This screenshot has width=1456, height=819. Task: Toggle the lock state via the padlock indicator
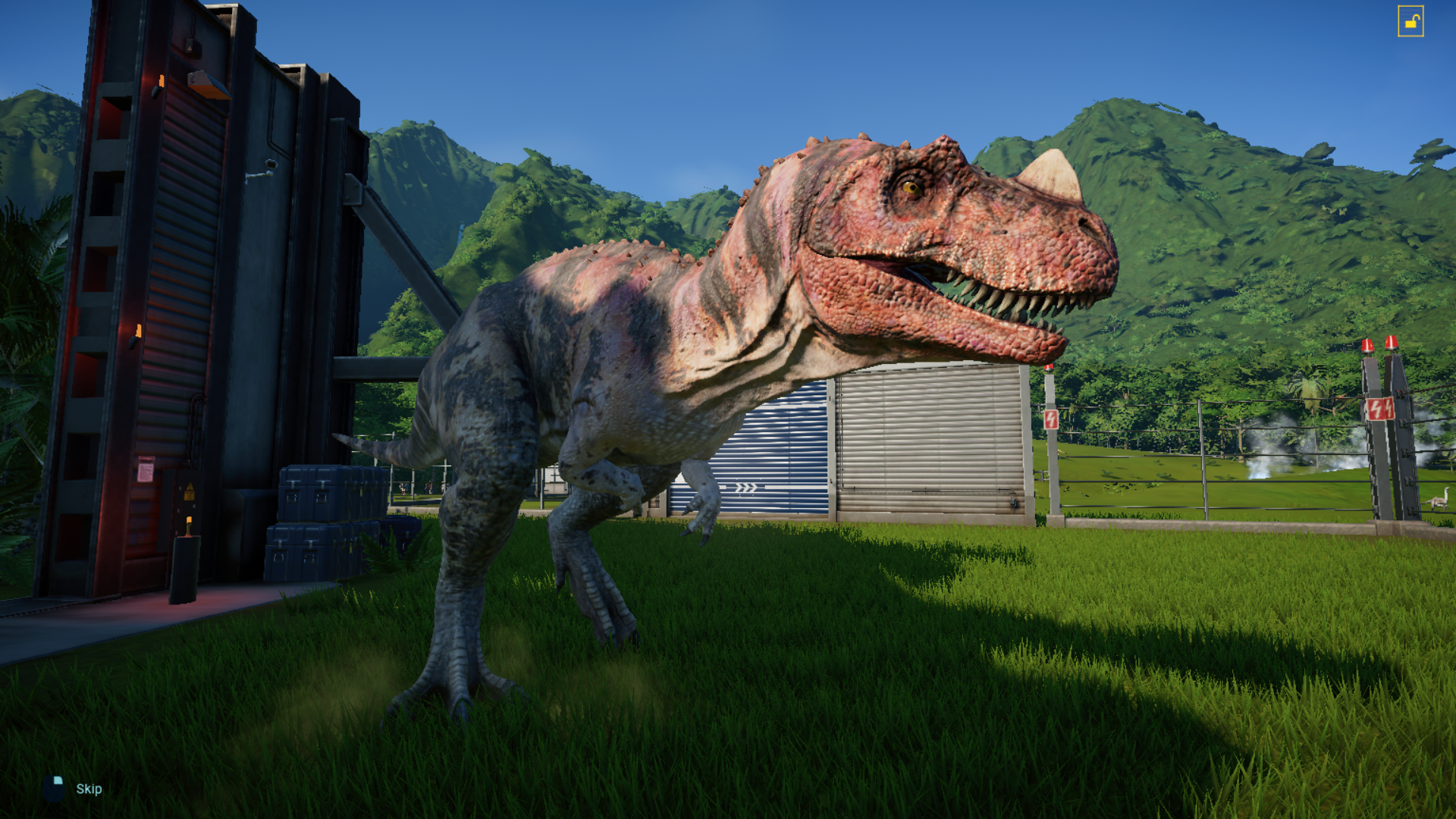tap(1412, 20)
